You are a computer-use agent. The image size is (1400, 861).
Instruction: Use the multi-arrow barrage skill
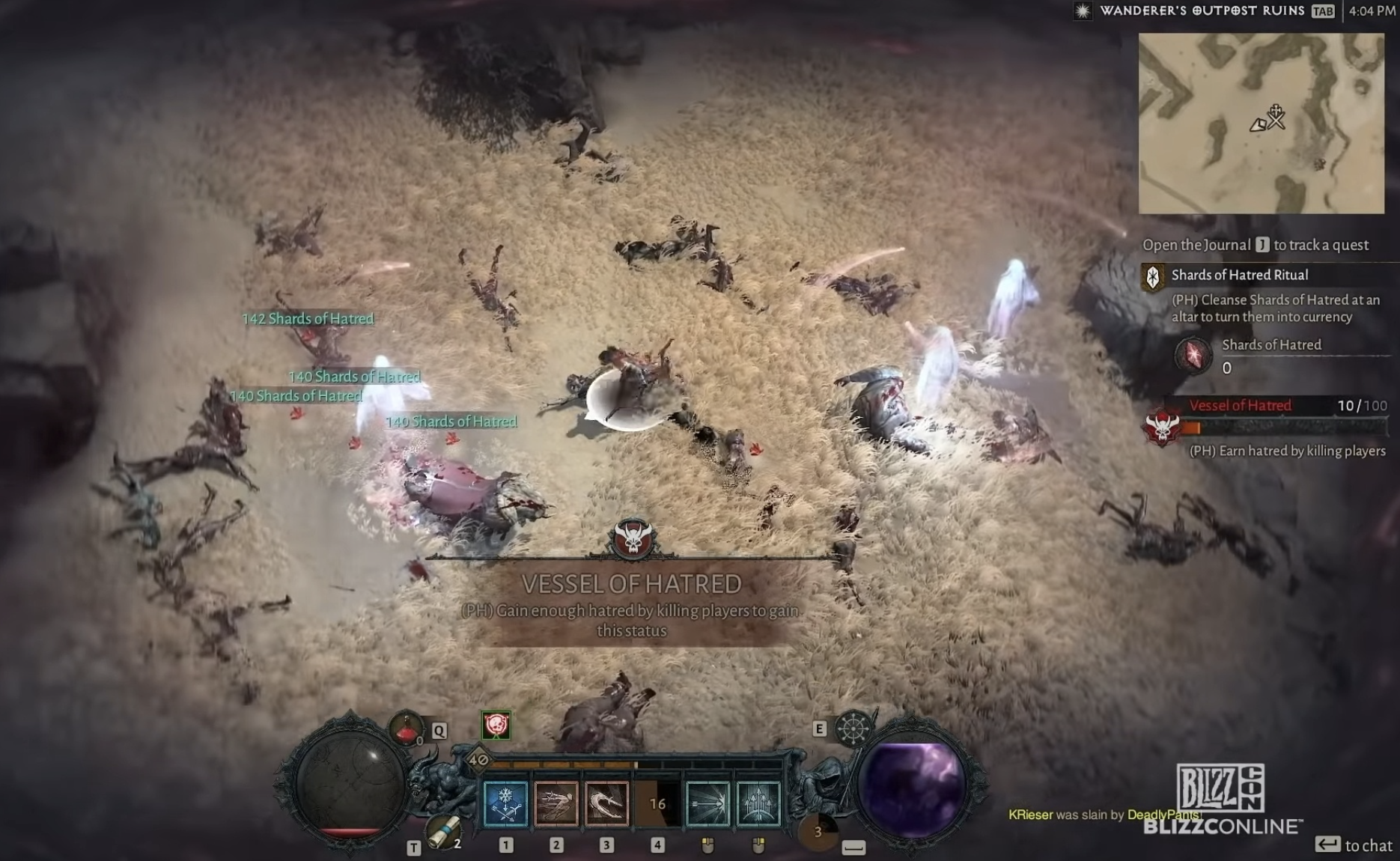(758, 803)
